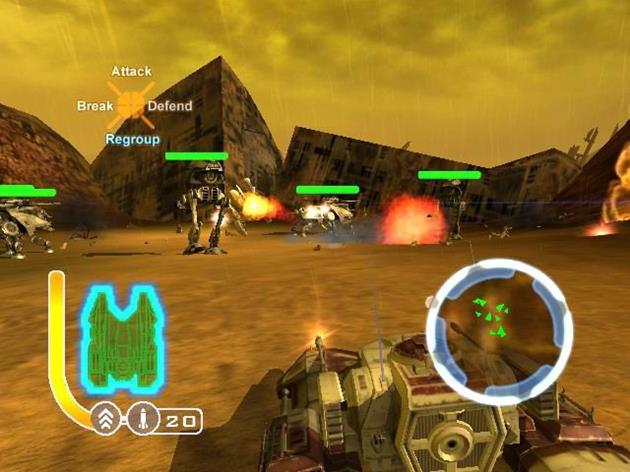
Task: Issue the Attack squad command
Action: (x=131, y=71)
